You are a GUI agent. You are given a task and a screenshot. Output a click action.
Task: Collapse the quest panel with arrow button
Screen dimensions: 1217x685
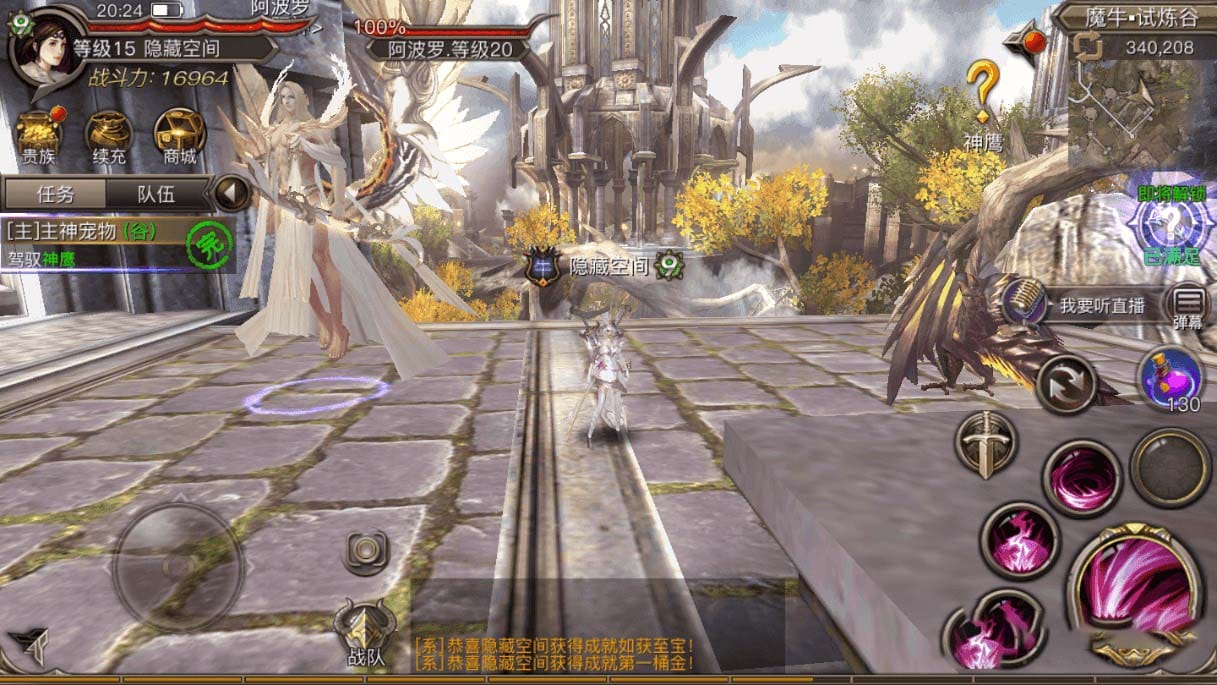click(x=233, y=193)
